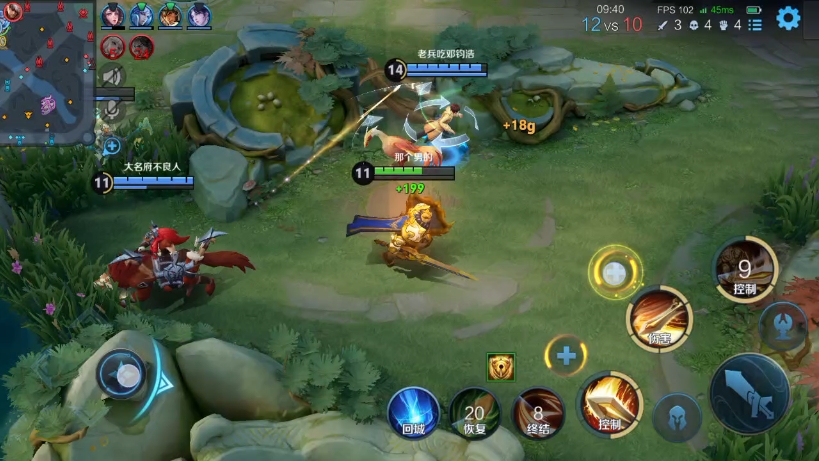819x461 pixels.
Task: Tap the tower-target attack button
Action: (783, 325)
